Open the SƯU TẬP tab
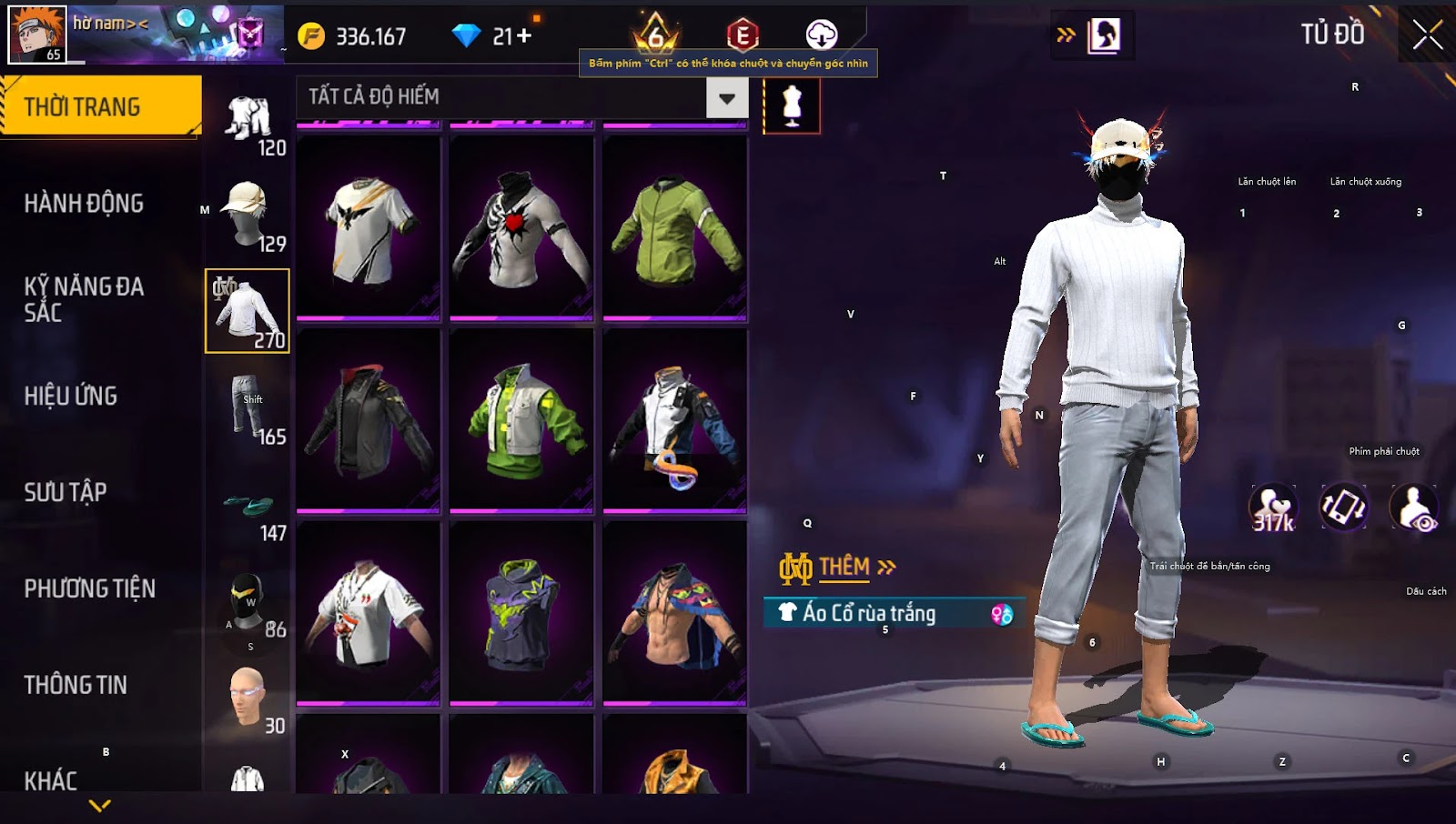Viewport: 1456px width, 824px height. [66, 492]
